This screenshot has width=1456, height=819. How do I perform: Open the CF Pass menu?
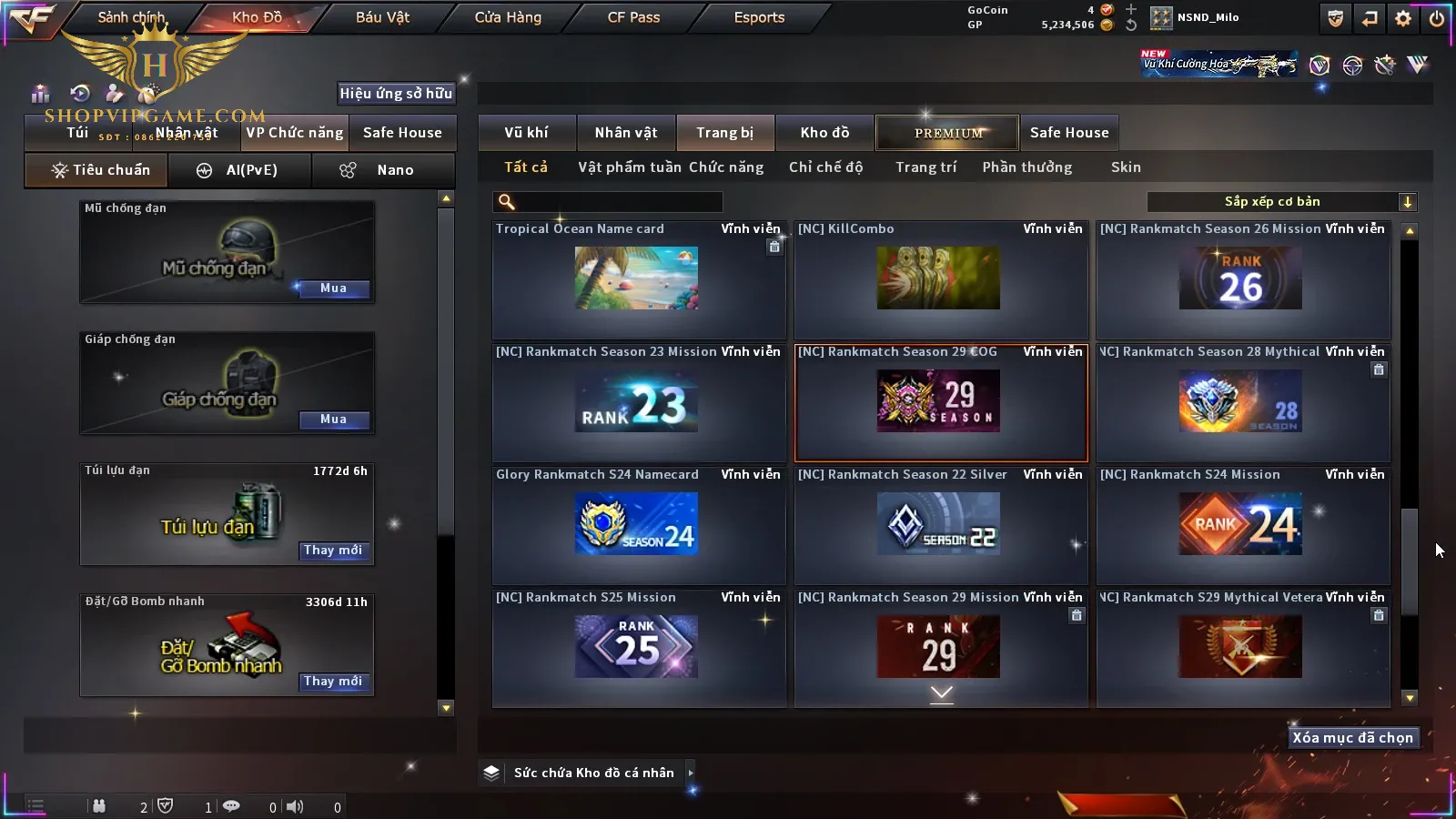click(x=633, y=17)
